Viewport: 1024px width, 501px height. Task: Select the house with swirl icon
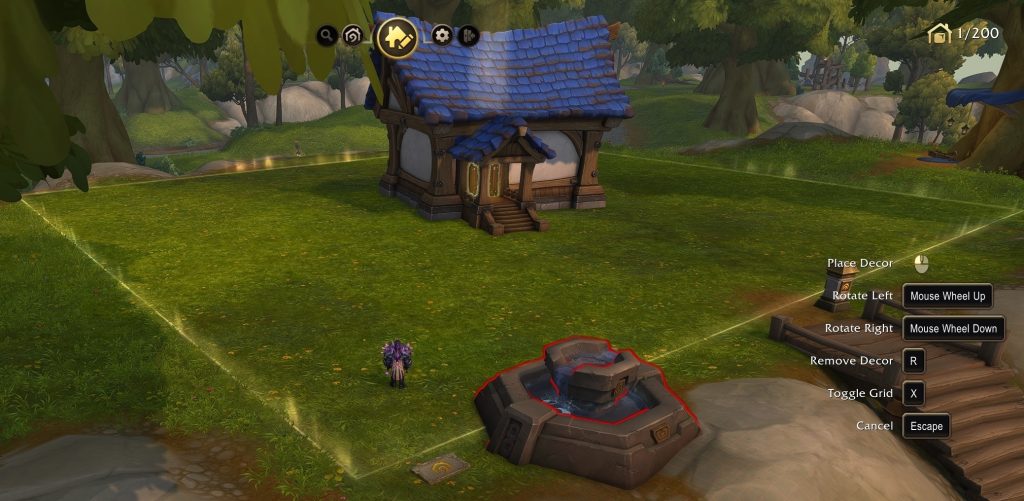coord(352,36)
